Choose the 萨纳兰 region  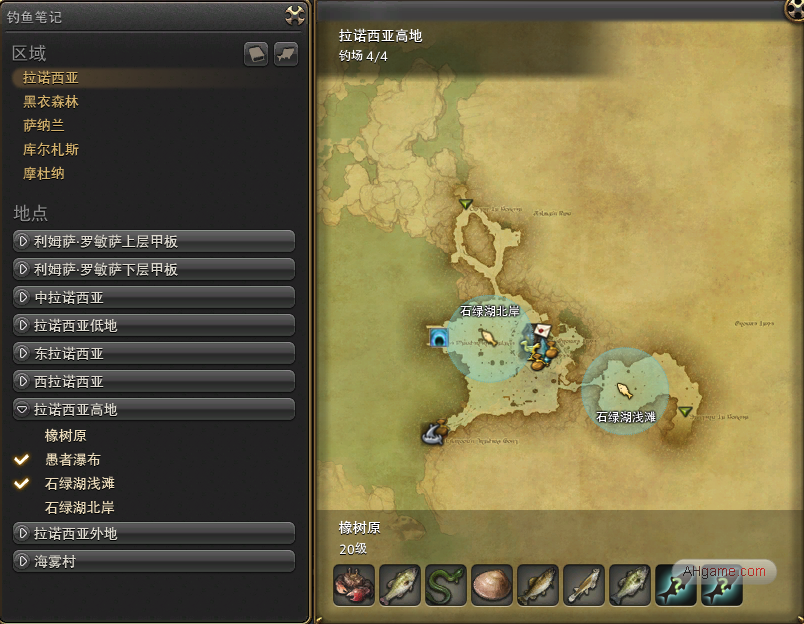pos(44,126)
